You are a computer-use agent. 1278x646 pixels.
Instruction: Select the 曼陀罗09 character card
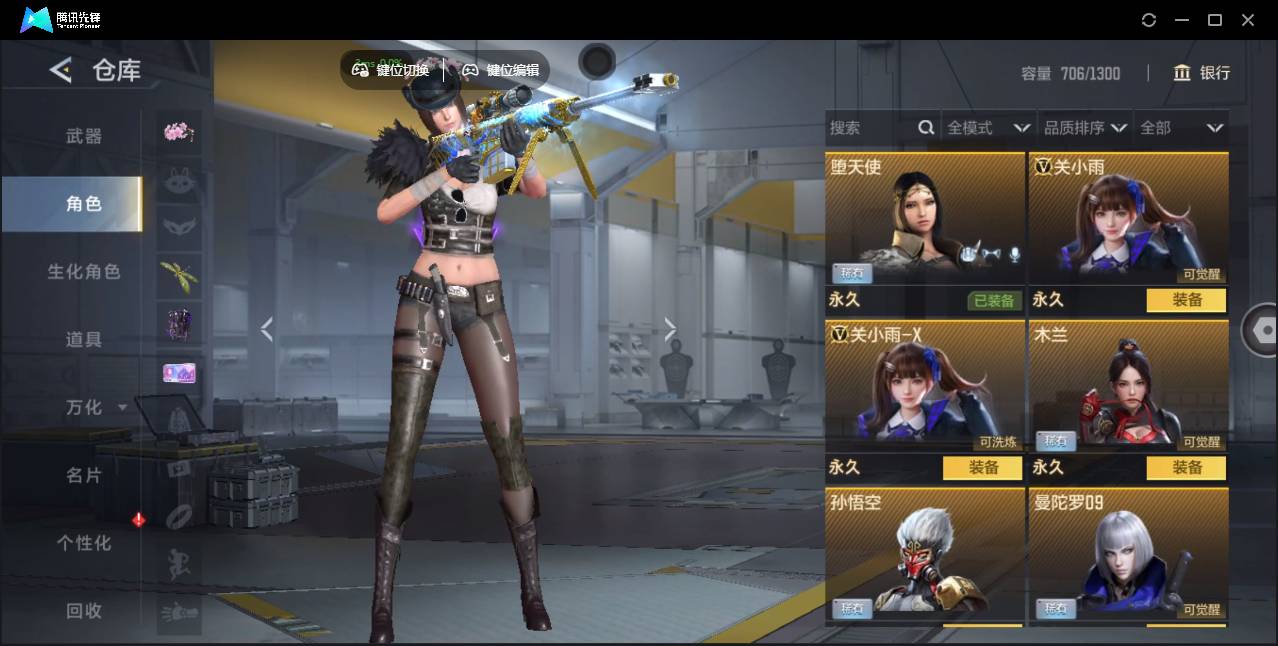(1128, 555)
